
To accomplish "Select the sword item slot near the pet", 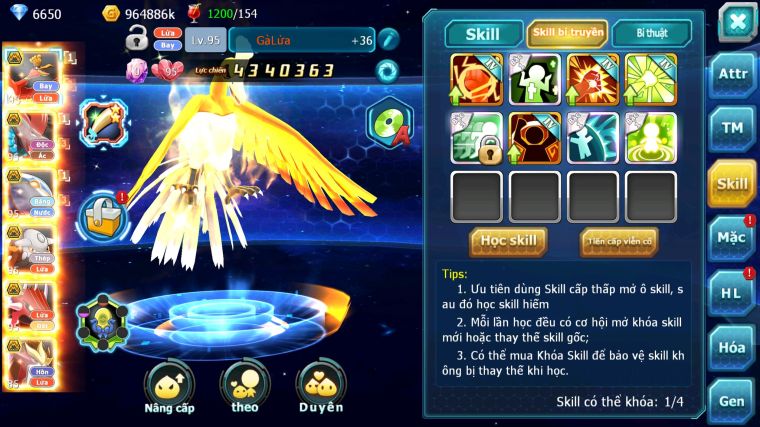I will click(x=101, y=121).
